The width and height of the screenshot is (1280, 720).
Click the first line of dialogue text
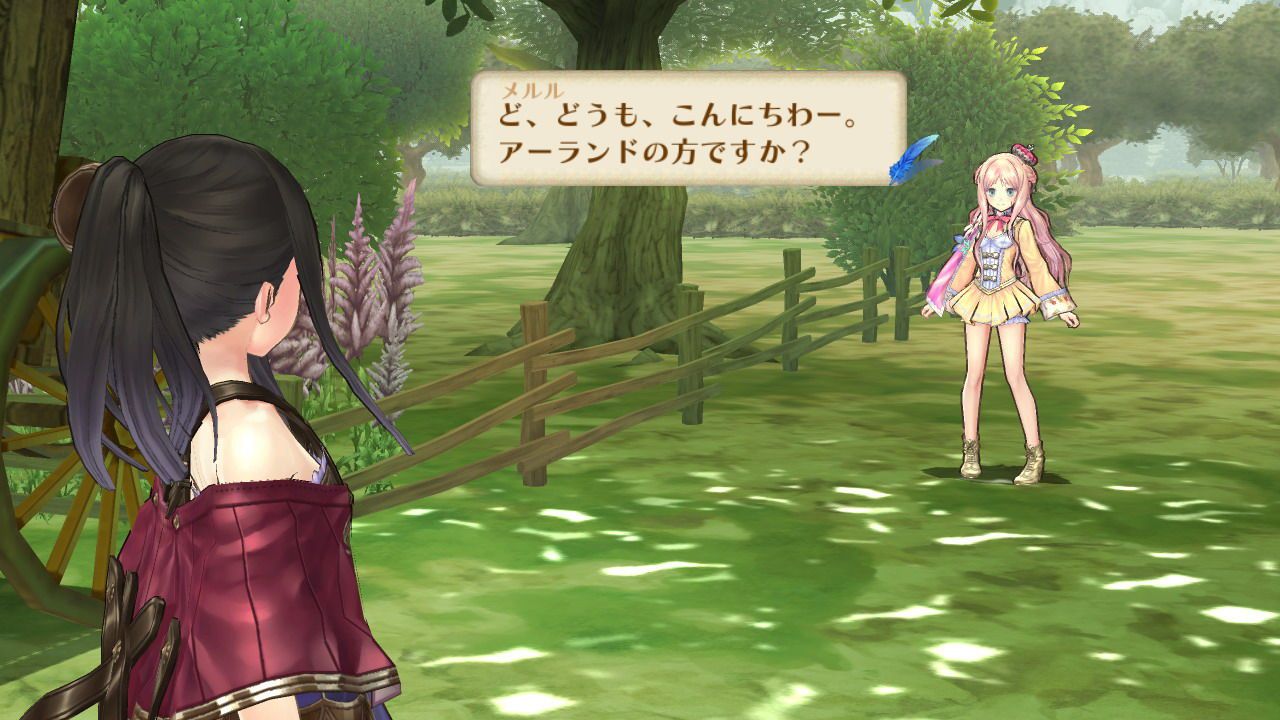pyautogui.click(x=660, y=113)
